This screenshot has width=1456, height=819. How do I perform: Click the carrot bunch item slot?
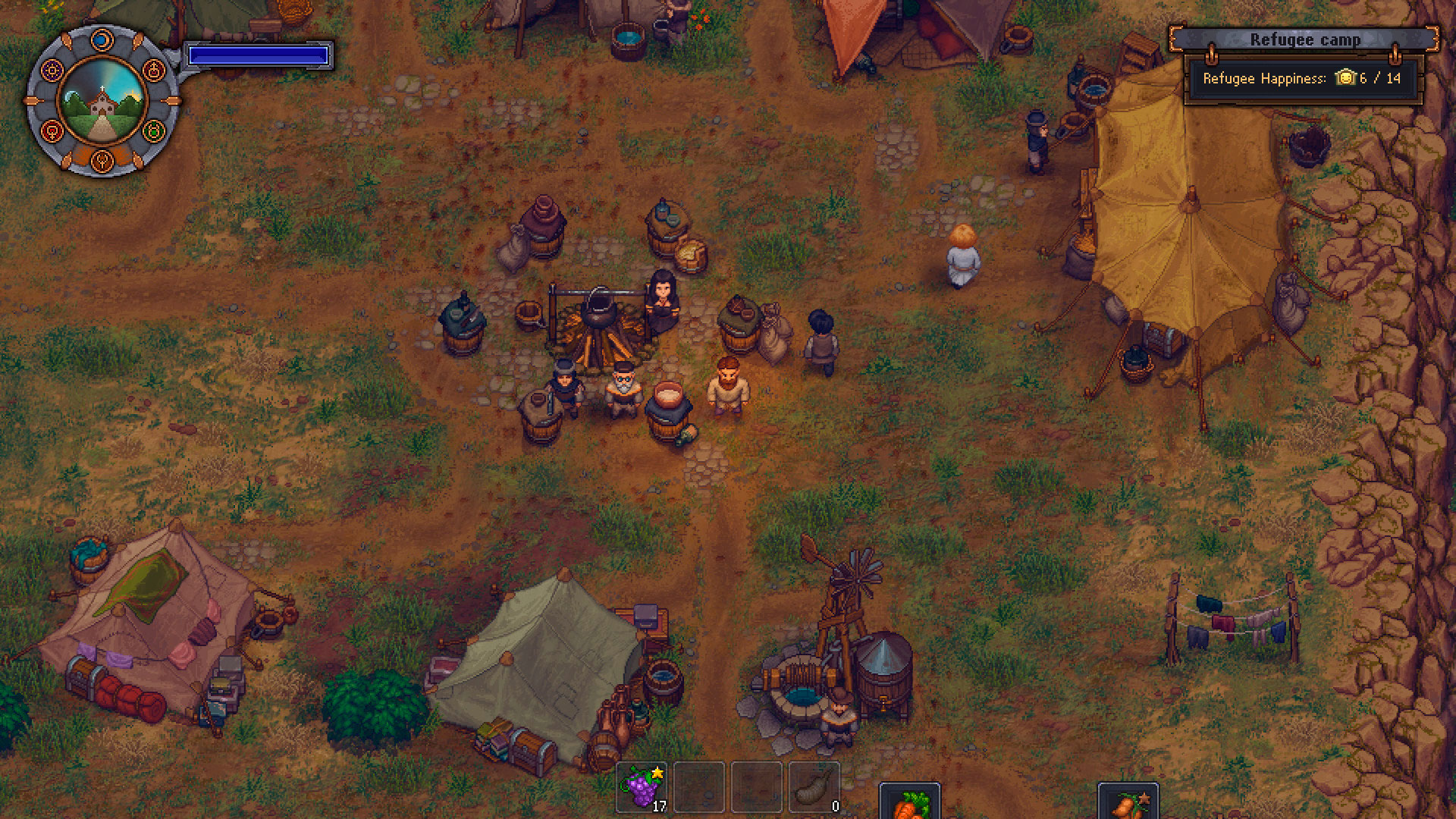[x=909, y=804]
